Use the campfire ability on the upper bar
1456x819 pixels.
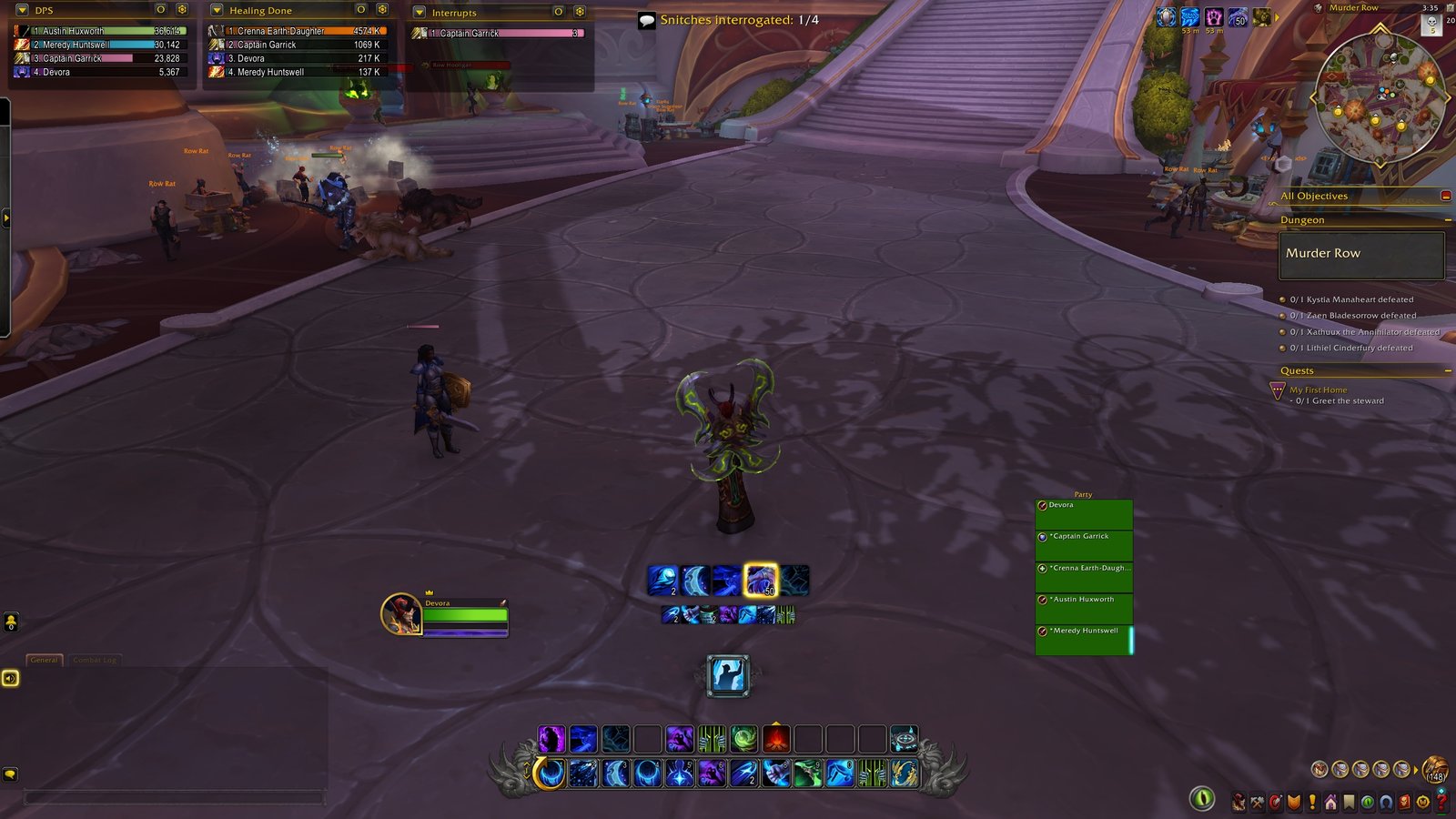[x=776, y=739]
